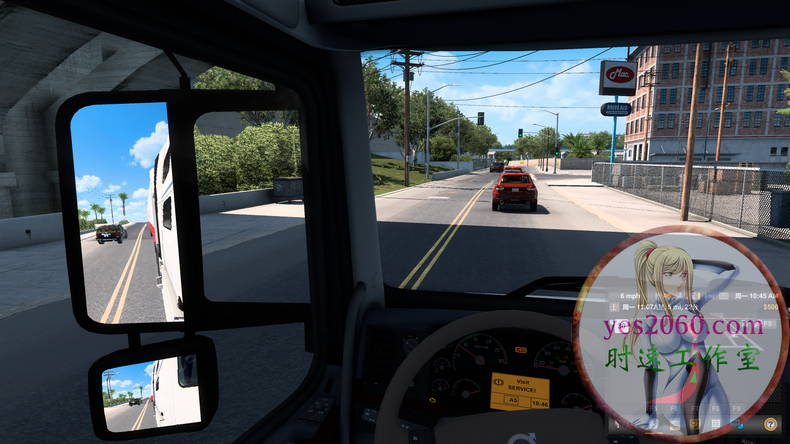Open the truck Diagnostics tab
Image resolution: width=790 pixels, height=444 pixels.
tap(695, 424)
